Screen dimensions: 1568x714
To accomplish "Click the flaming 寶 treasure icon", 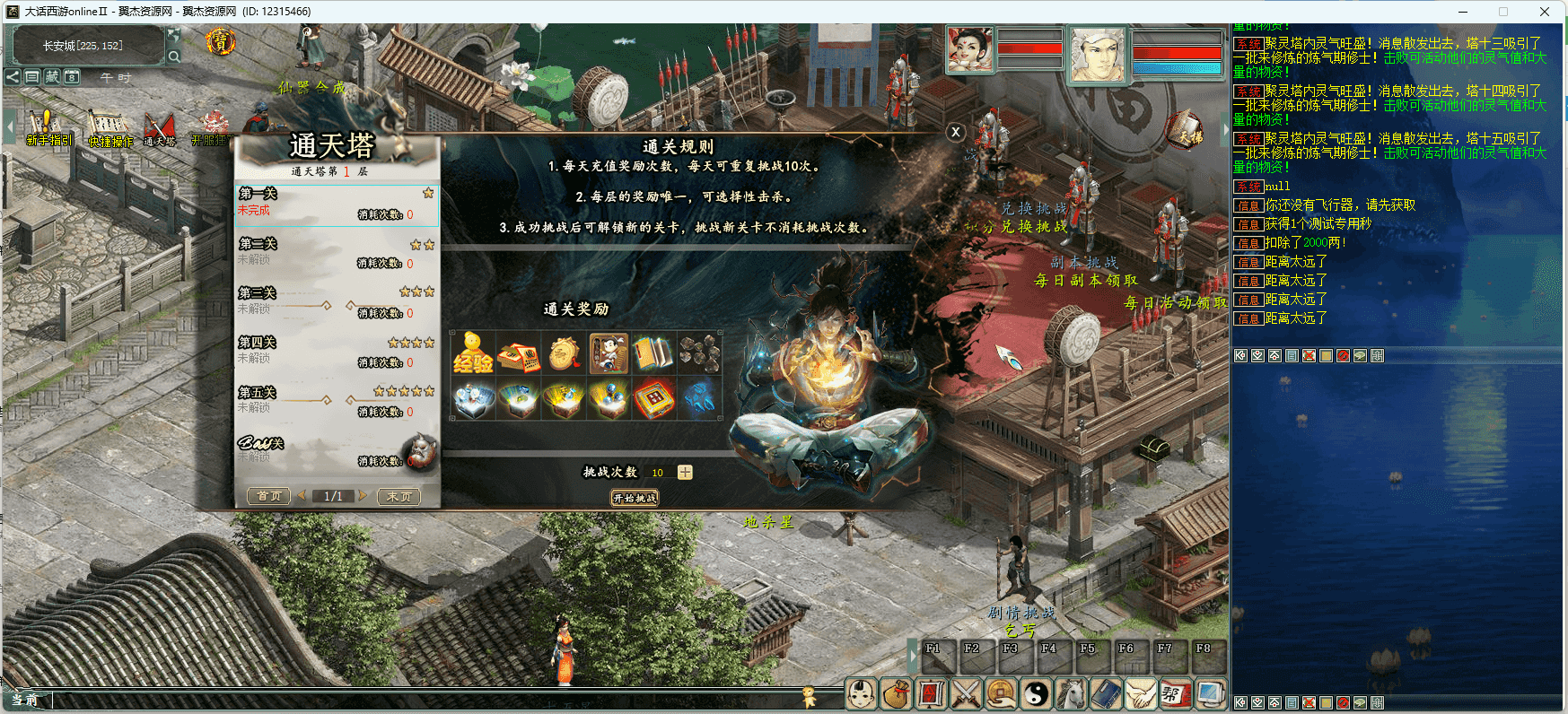I will coord(220,41).
